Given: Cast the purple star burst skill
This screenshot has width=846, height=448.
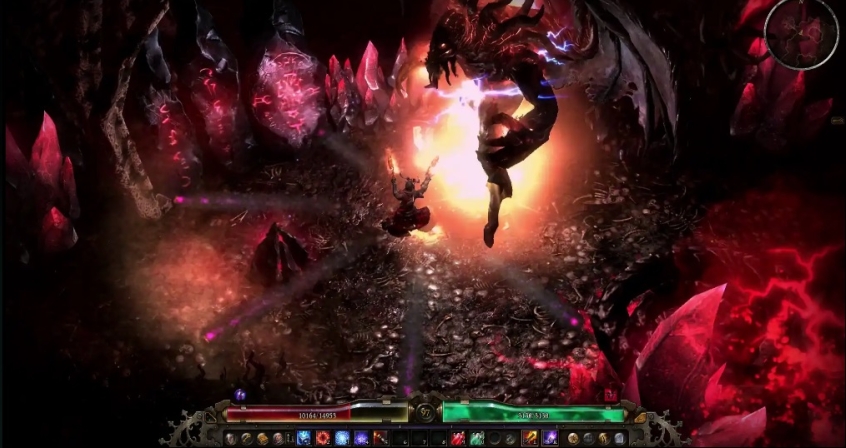Looking at the screenshot, I should (x=360, y=438).
